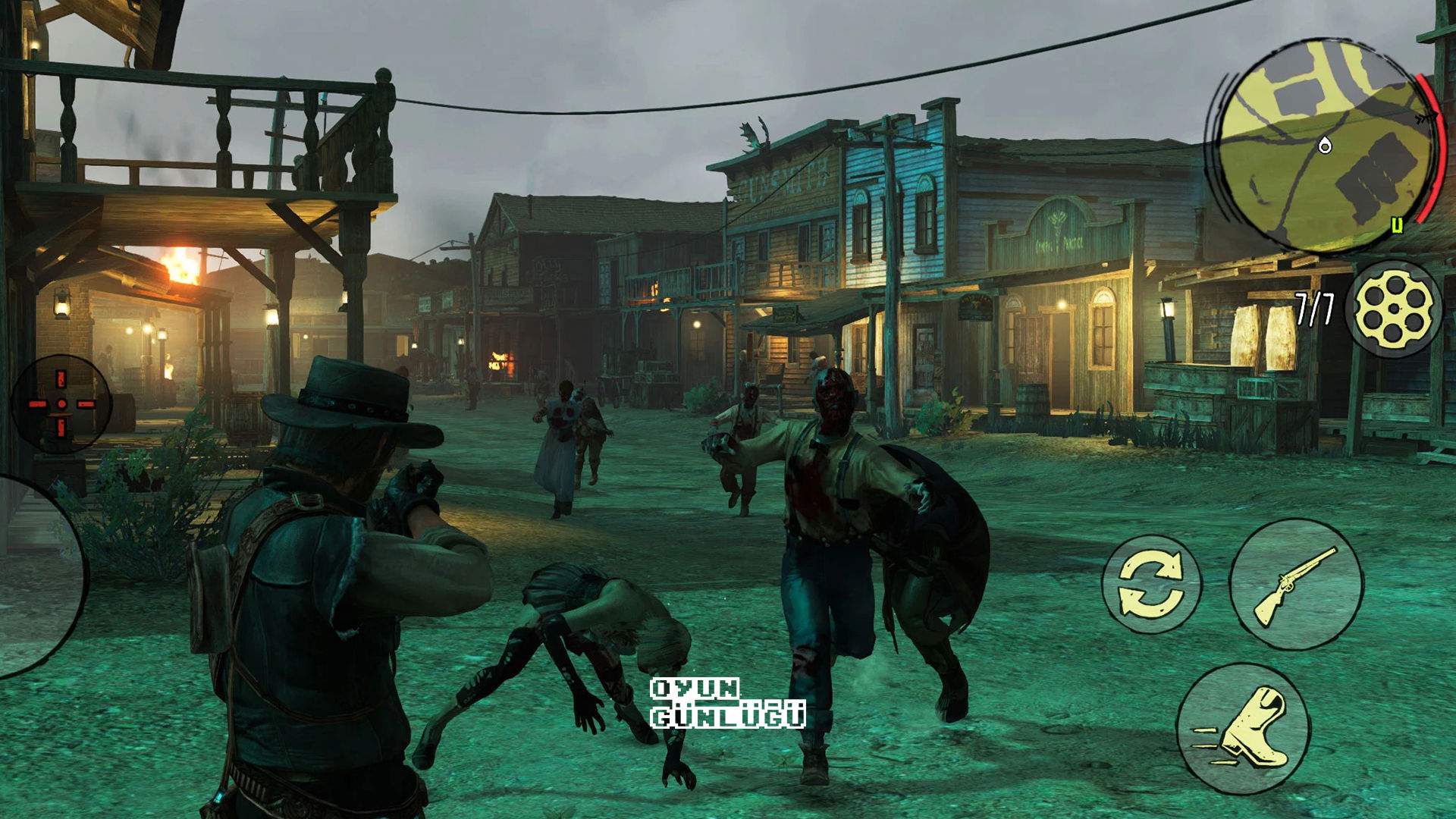
Task: Fire using the rifle button
Action: 1295,585
